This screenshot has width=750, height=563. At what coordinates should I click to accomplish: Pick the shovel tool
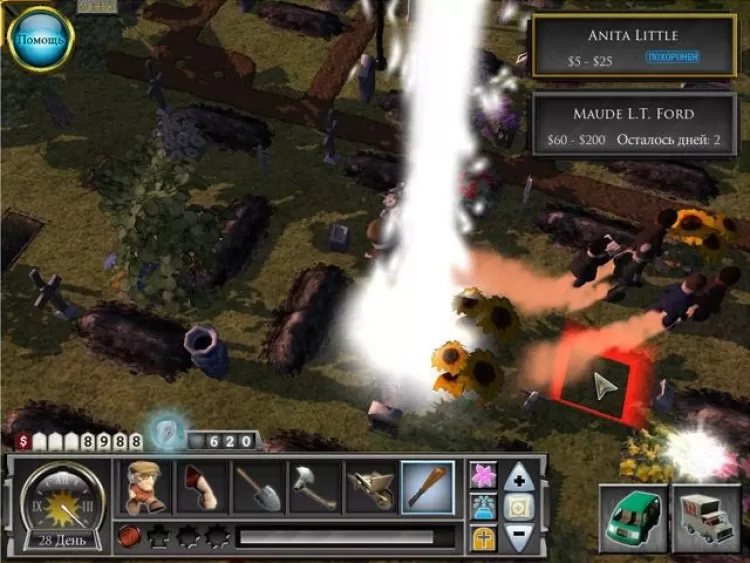click(x=258, y=487)
